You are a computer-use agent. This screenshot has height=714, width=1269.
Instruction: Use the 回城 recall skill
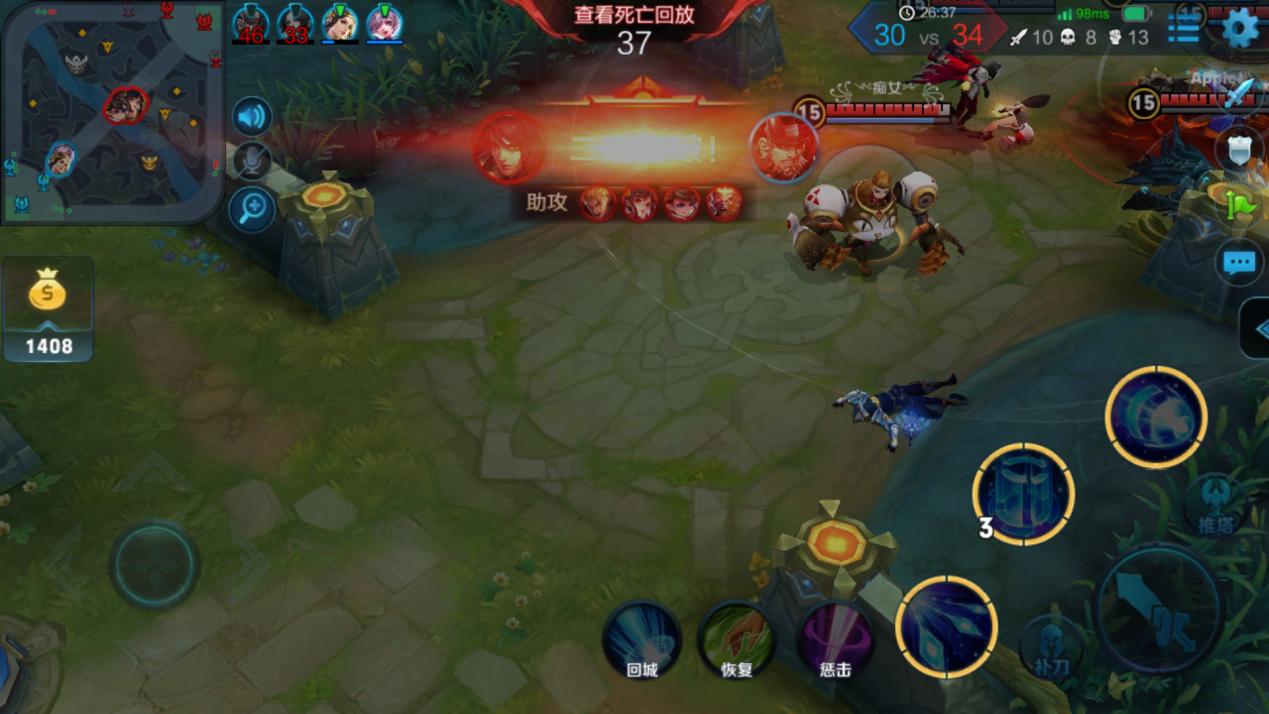641,640
